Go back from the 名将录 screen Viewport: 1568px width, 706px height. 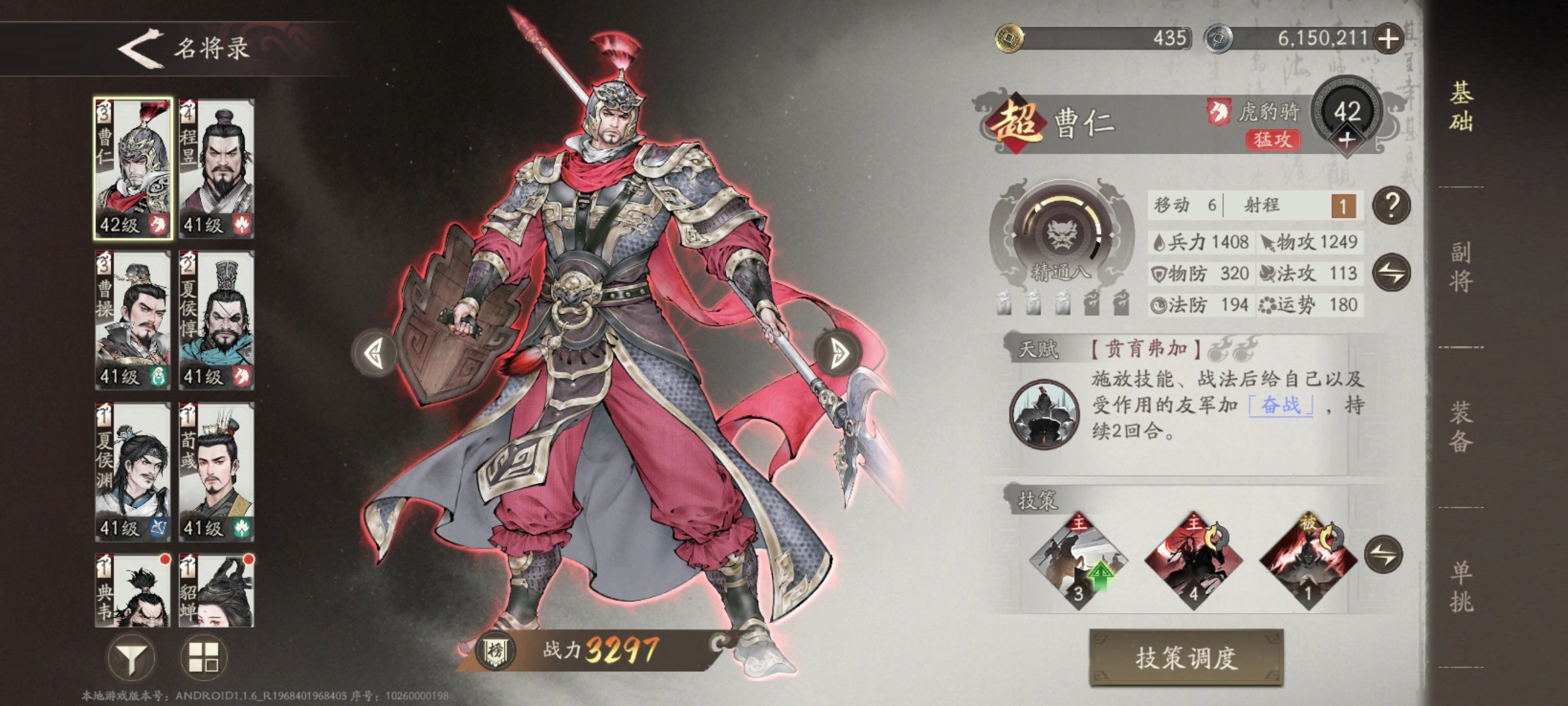pos(141,48)
